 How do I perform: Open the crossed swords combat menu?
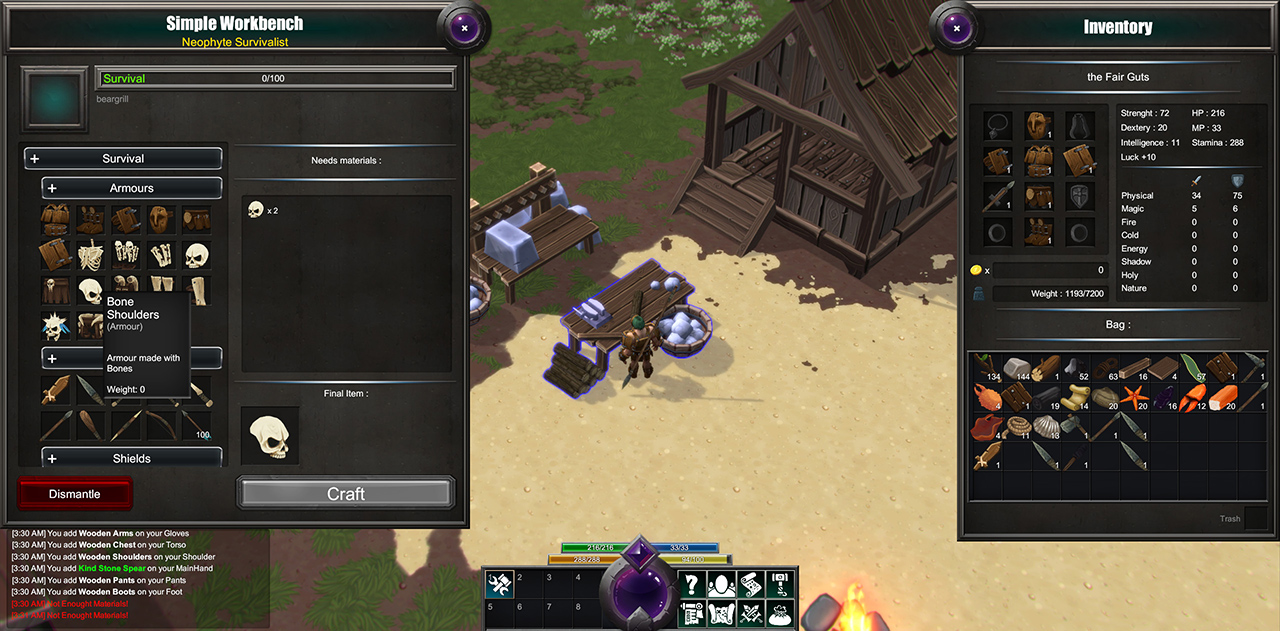pos(750,613)
